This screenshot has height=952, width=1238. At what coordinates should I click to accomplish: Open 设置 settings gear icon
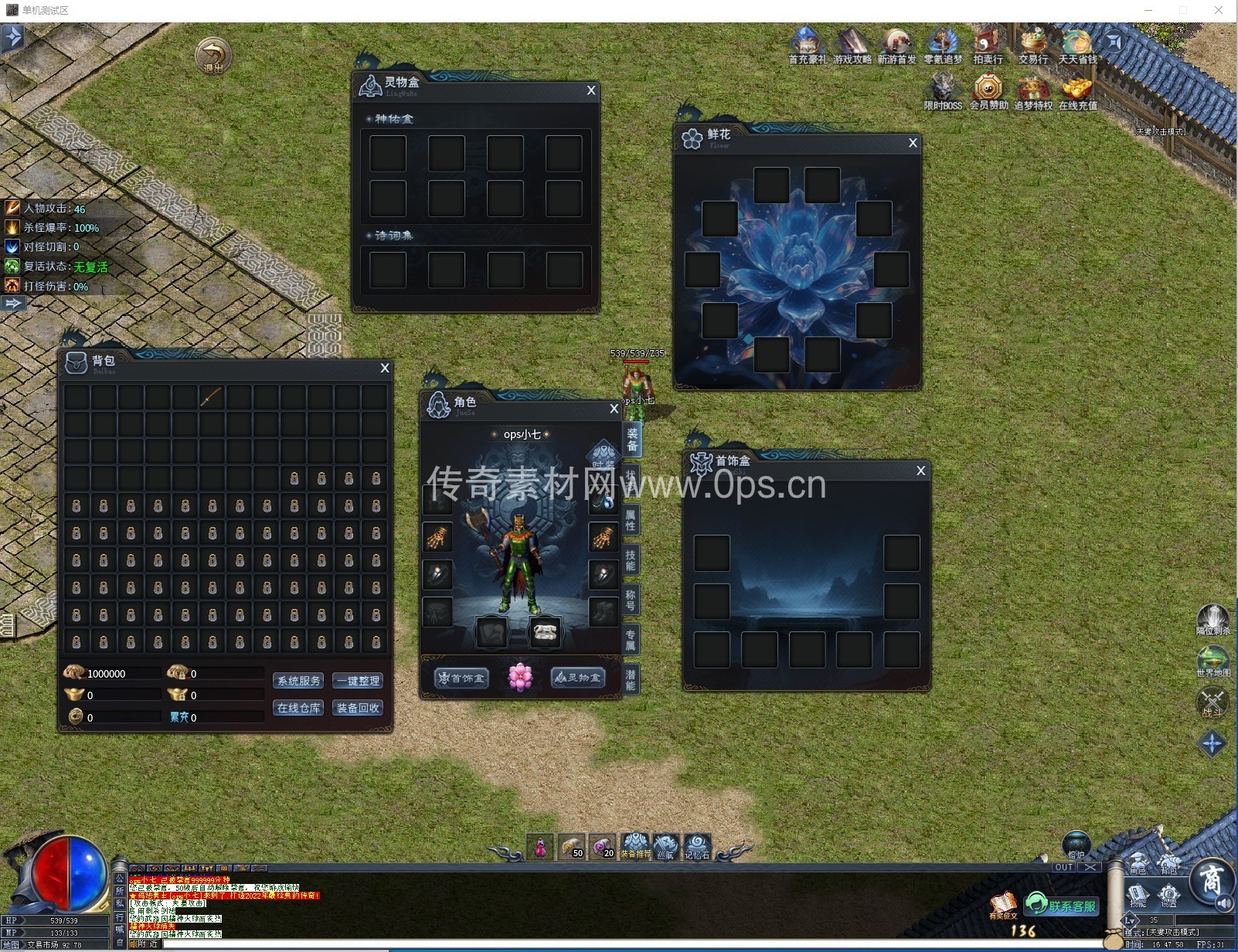point(1169,896)
